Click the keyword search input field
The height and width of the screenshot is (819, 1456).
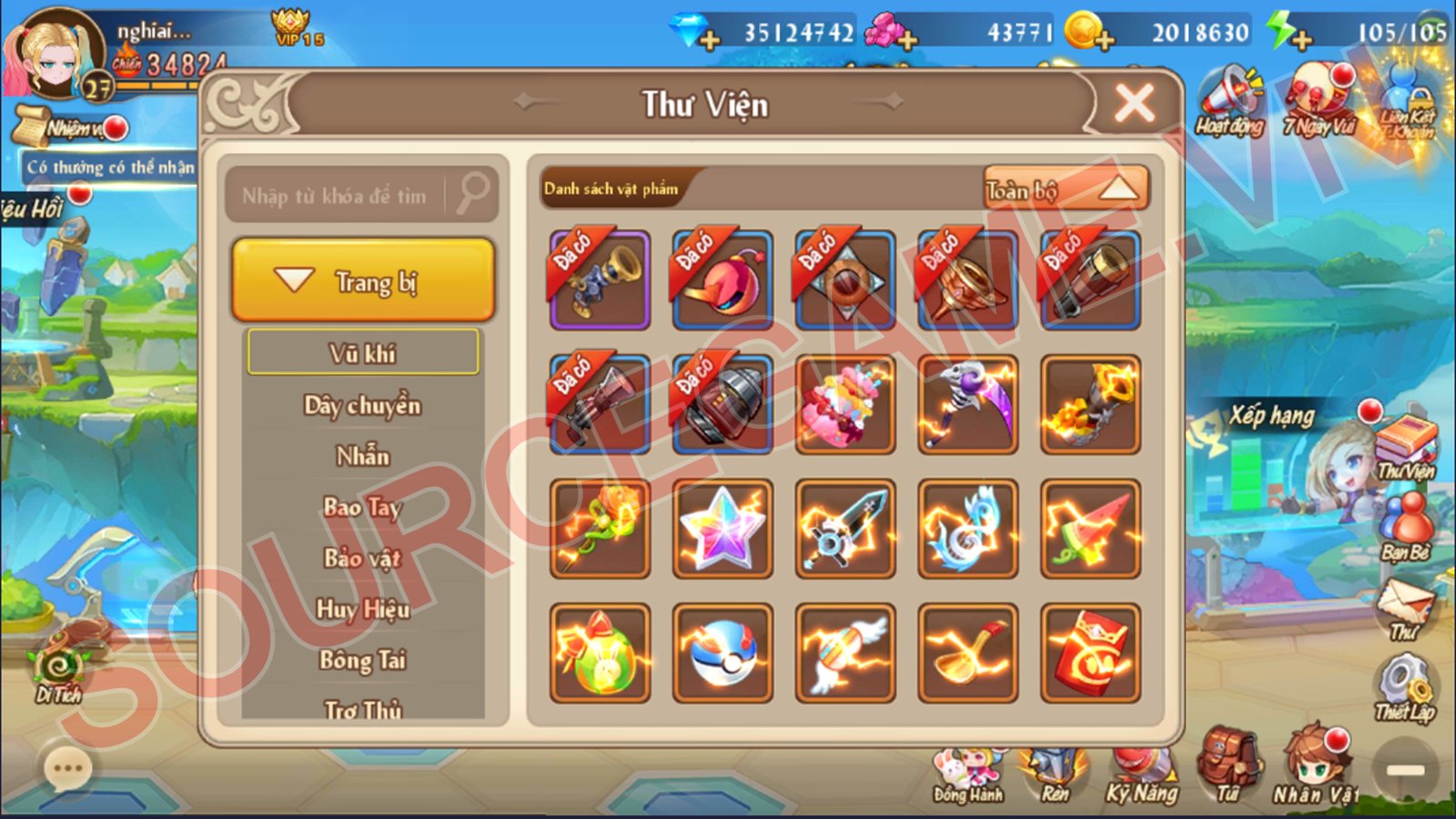click(x=337, y=195)
